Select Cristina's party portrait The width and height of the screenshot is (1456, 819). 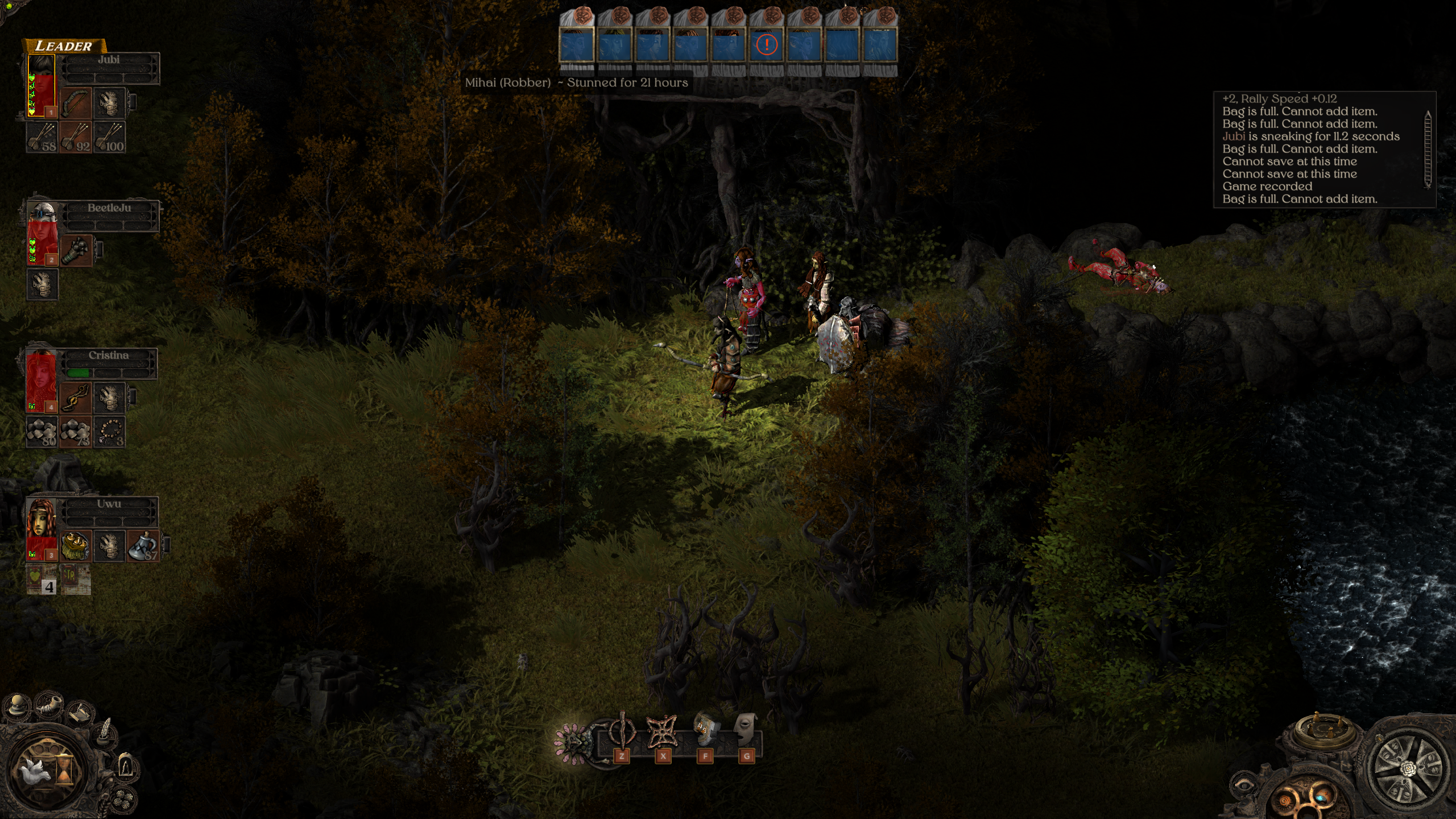pyautogui.click(x=42, y=380)
